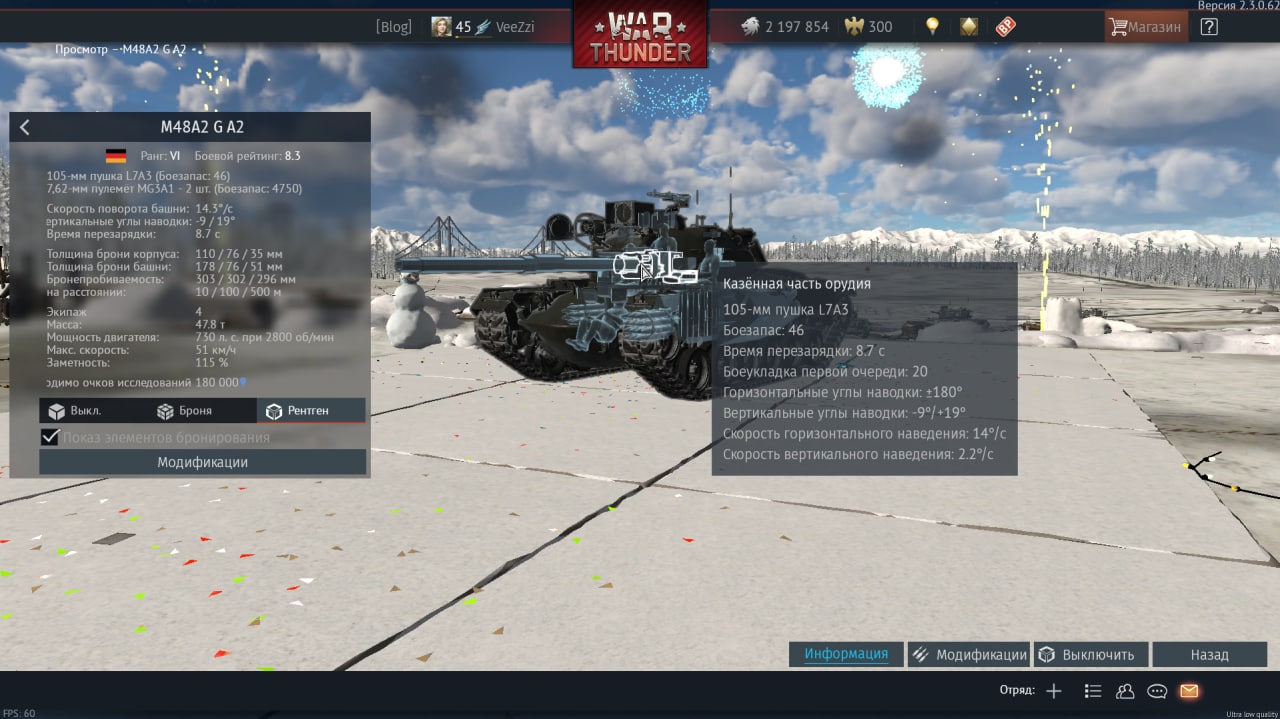
Task: Open Модификации from the bottom button row
Action: tap(969, 655)
